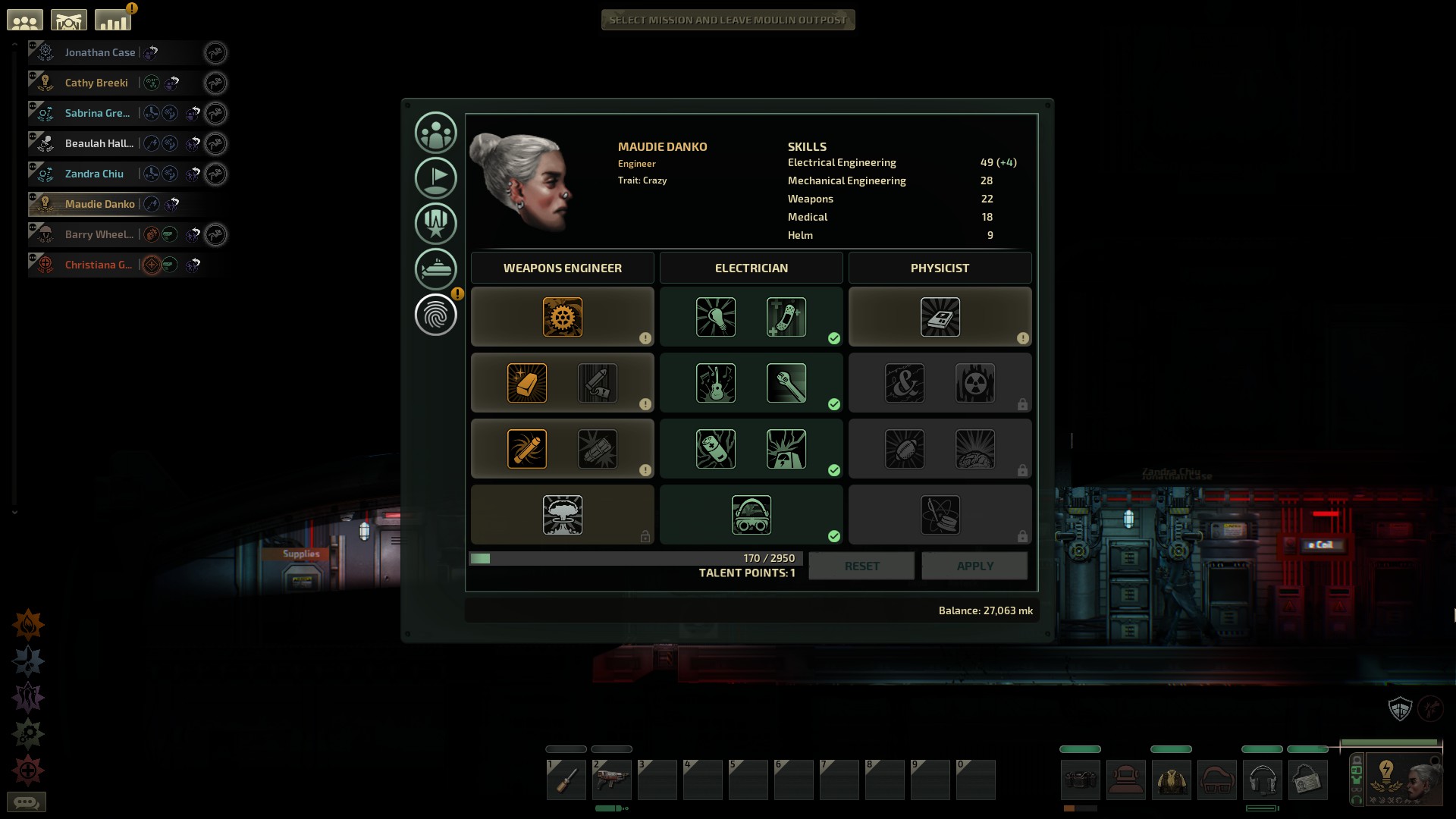This screenshot has height=819, width=1456.
Task: Select crew member Maudie Danko
Action: [x=99, y=204]
